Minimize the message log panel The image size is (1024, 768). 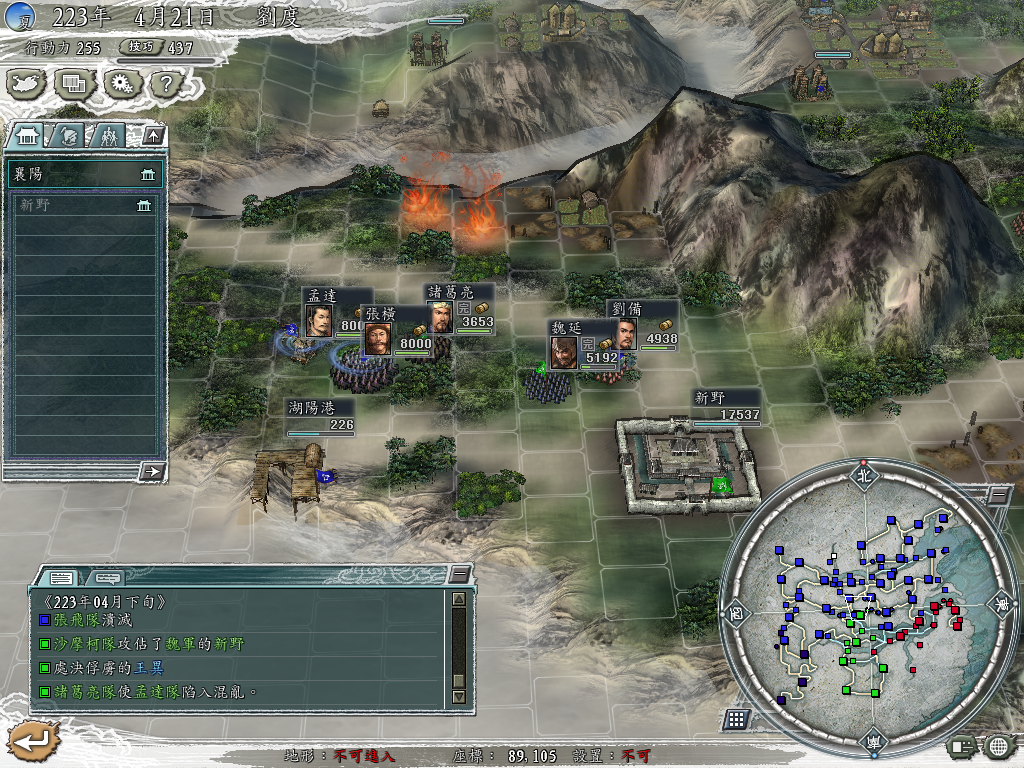(x=459, y=574)
